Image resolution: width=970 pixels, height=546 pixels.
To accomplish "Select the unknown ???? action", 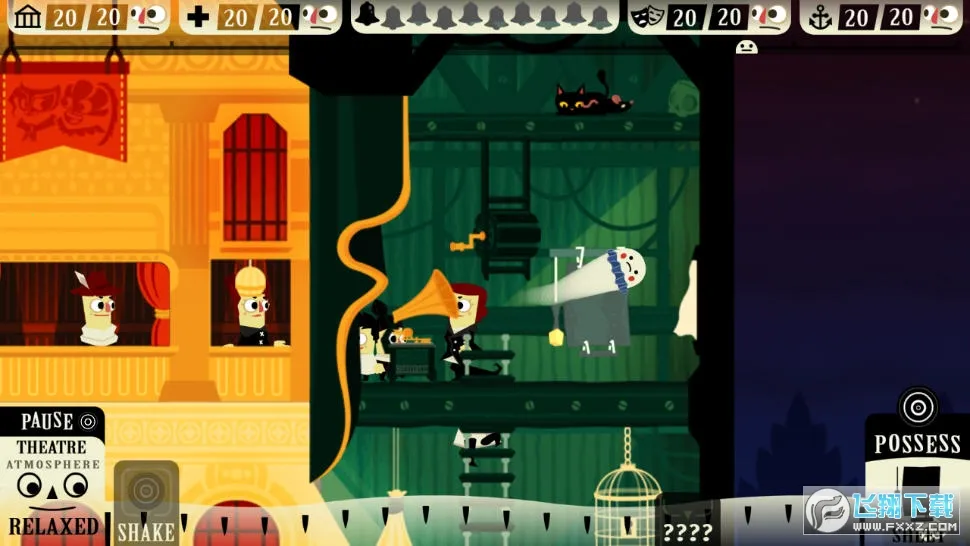I will [687, 530].
